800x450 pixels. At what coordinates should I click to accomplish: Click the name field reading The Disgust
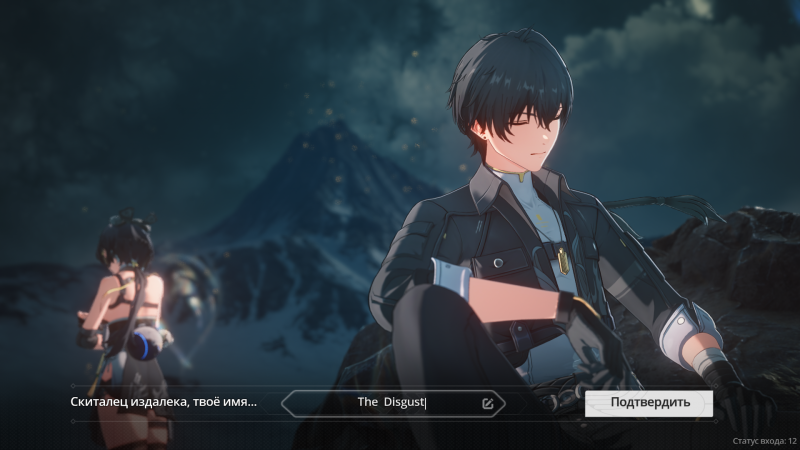(x=392, y=403)
